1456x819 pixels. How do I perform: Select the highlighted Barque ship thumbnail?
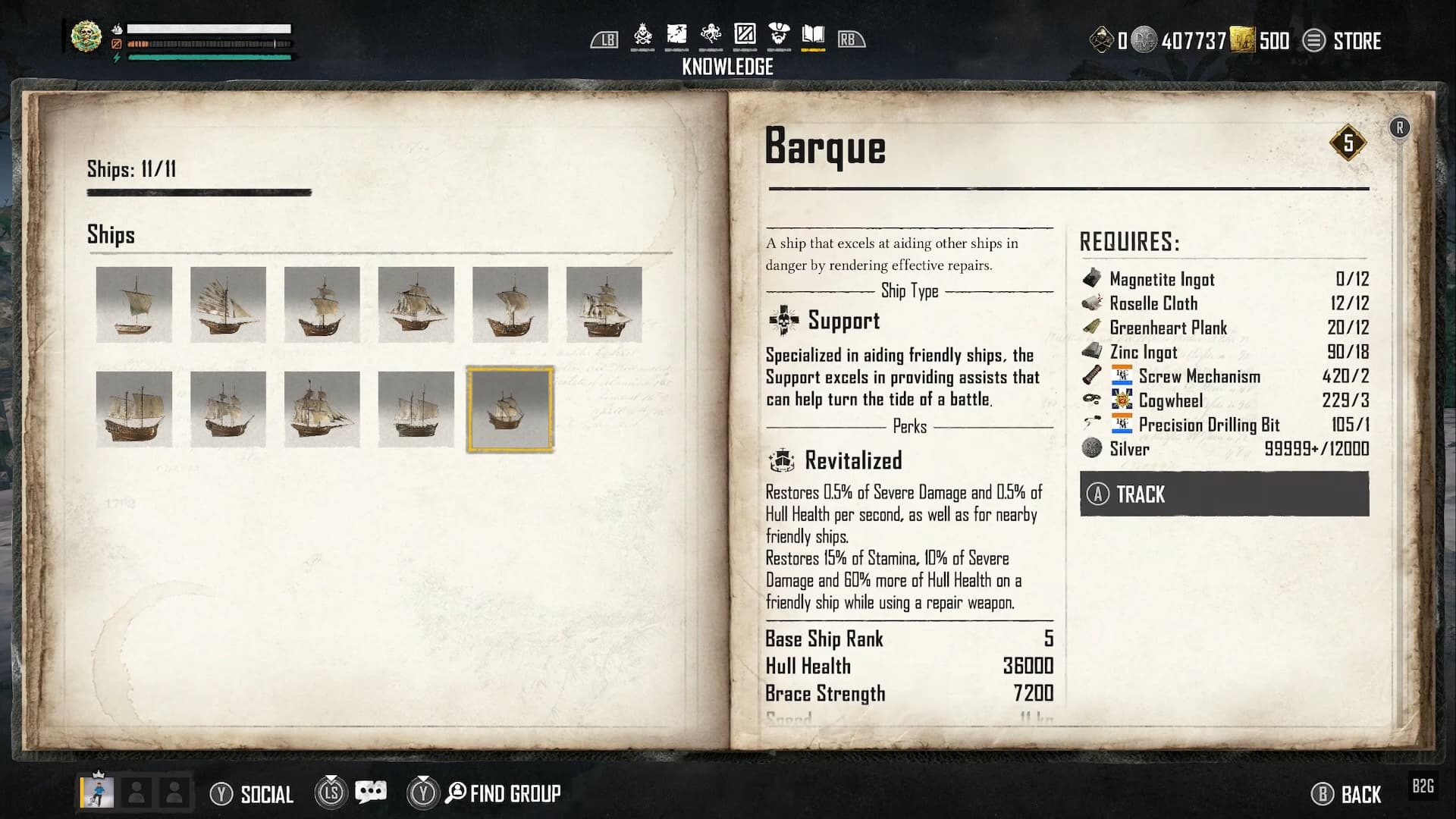point(510,409)
